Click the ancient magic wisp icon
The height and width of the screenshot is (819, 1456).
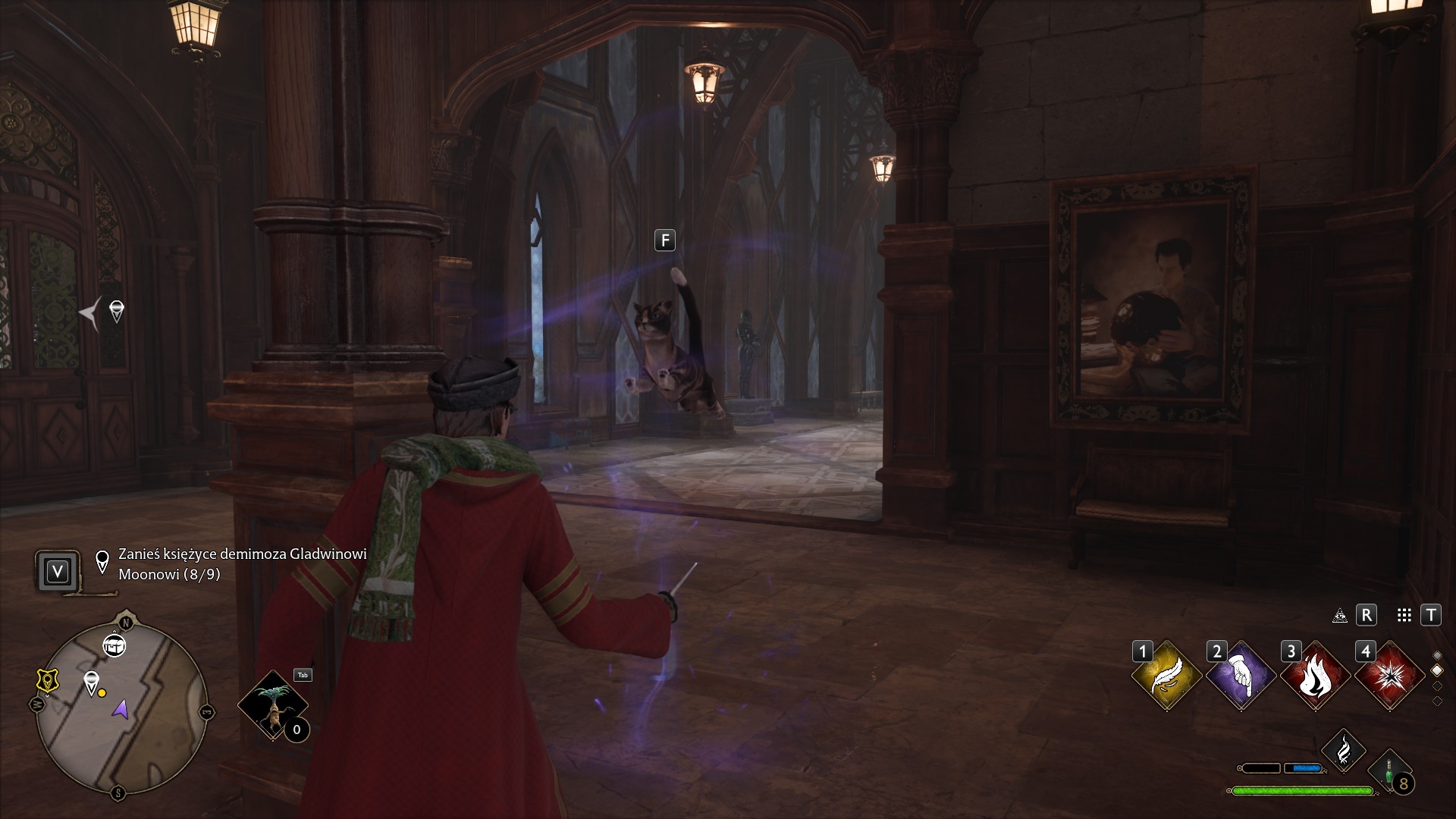coord(1343,751)
